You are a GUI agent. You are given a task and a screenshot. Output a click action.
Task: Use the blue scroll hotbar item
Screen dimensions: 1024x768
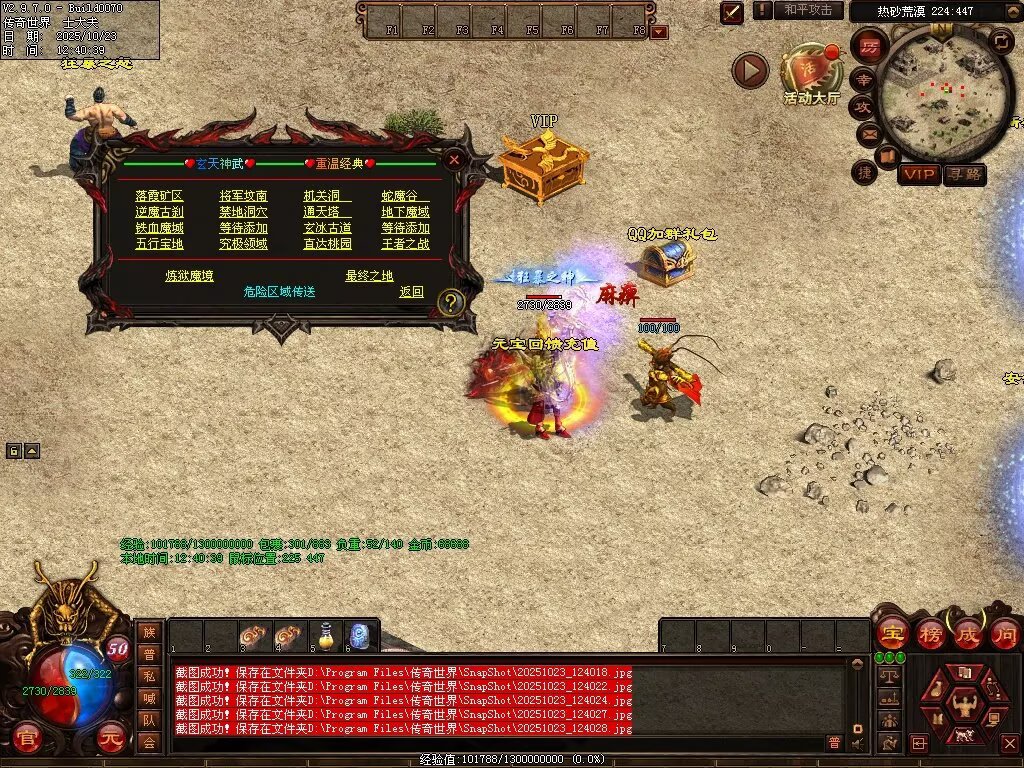tap(360, 635)
